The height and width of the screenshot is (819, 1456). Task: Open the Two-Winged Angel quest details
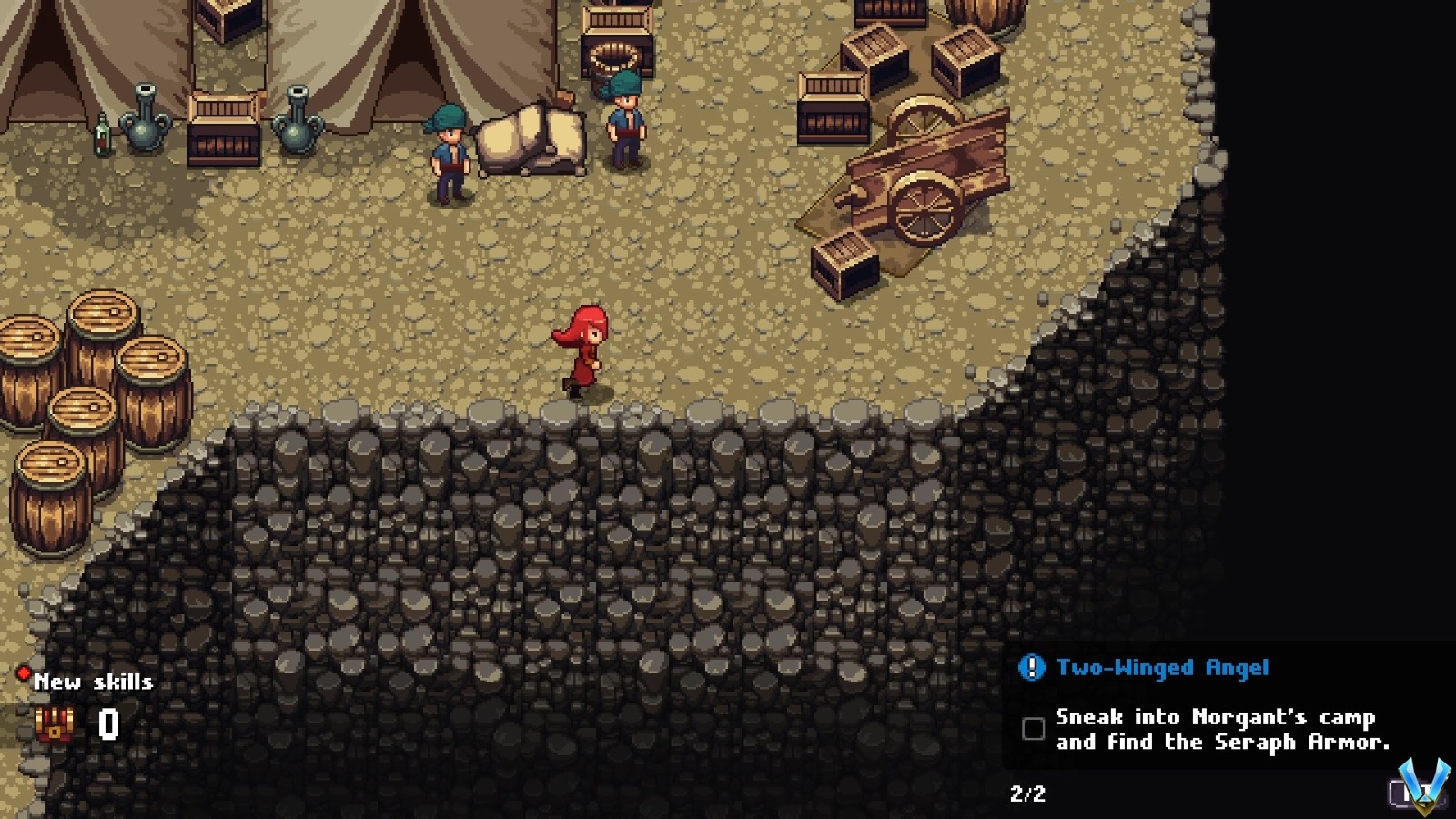[x=1163, y=667]
